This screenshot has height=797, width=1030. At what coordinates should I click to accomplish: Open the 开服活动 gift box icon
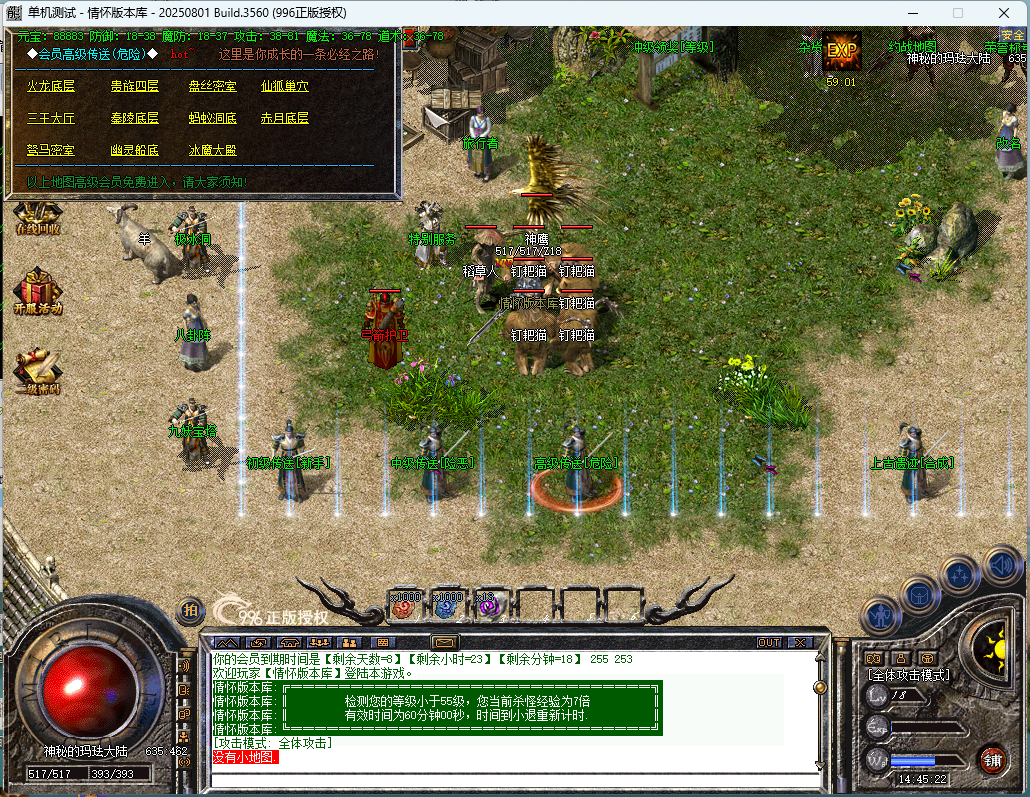coord(38,292)
